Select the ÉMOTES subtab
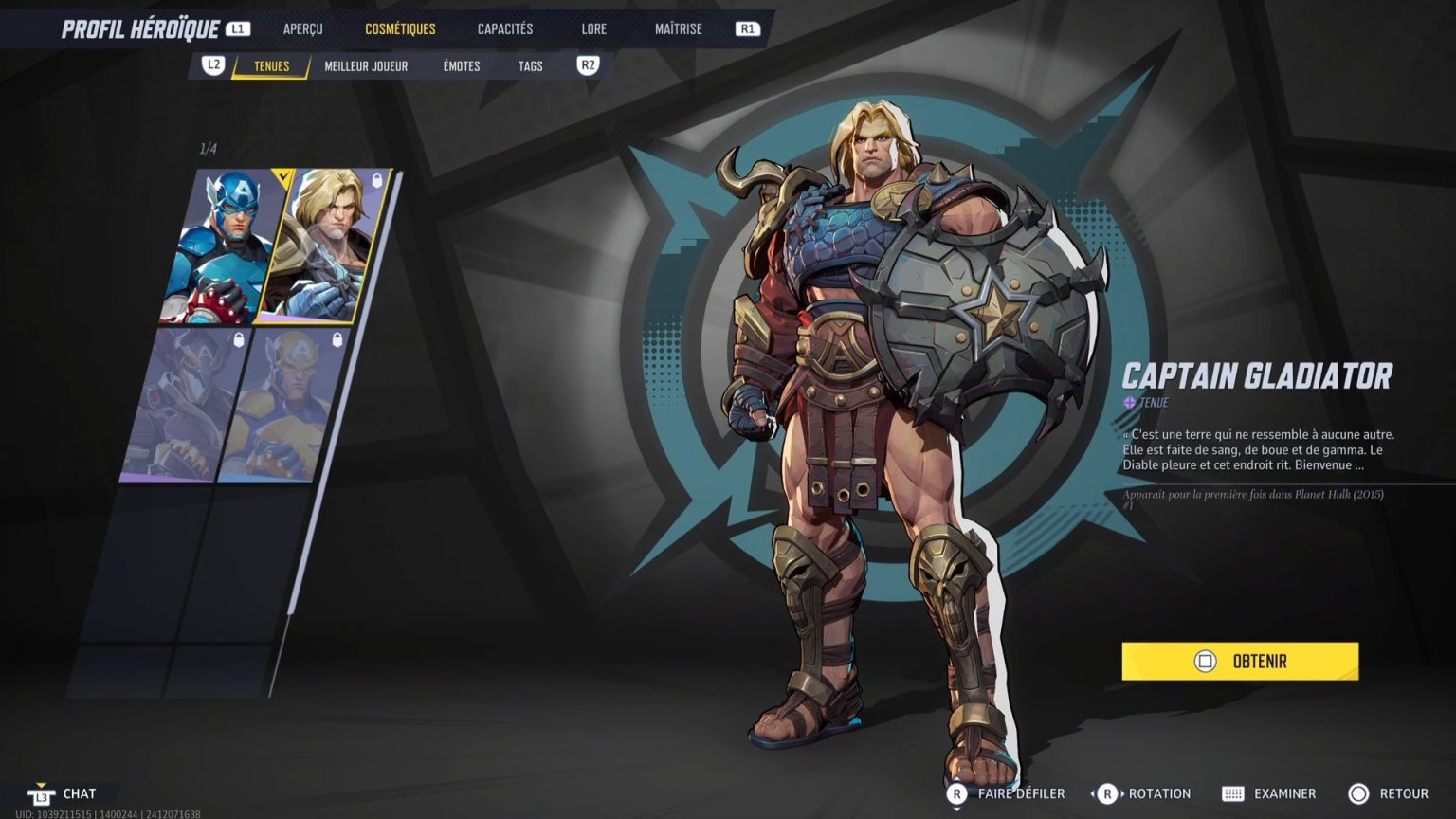The image size is (1456, 819). pyautogui.click(x=460, y=65)
